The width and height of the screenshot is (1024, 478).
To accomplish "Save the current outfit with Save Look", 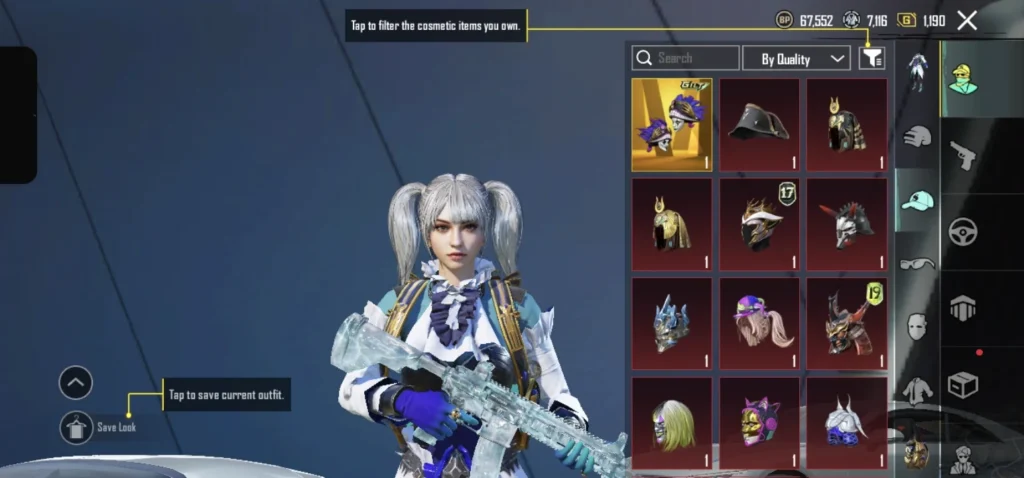I will (x=76, y=427).
